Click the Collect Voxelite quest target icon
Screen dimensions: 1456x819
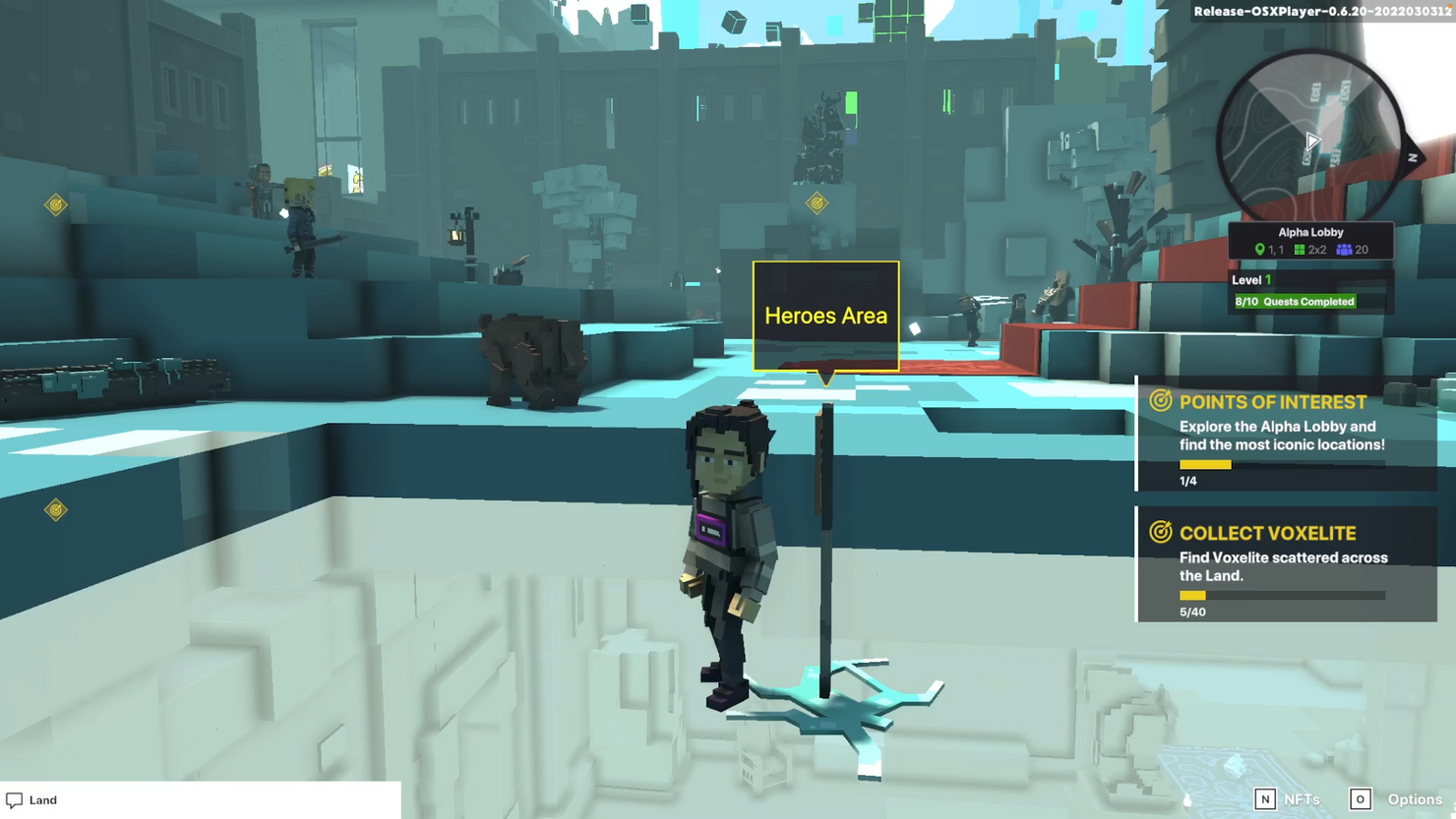click(1161, 533)
